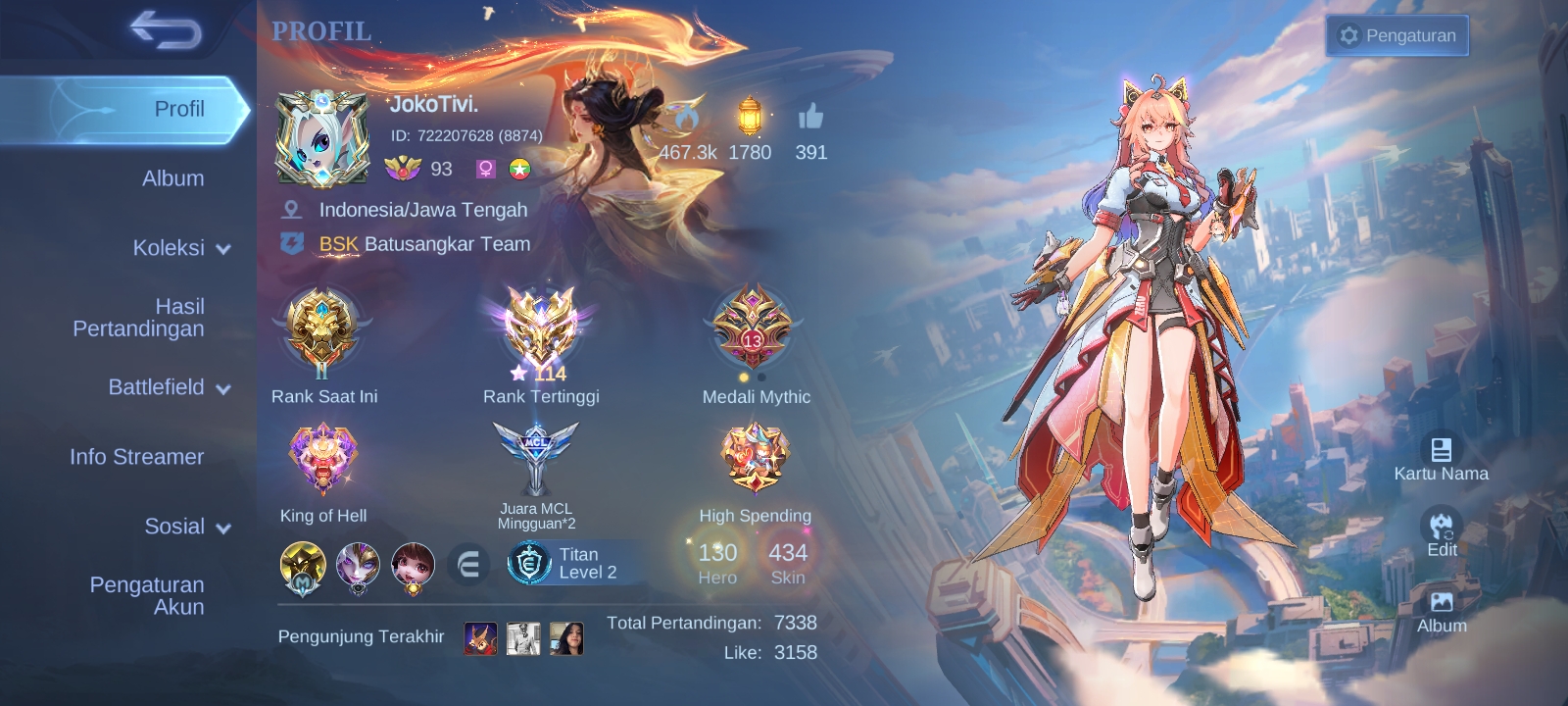1568x706 pixels.
Task: Open the Album tab in sidebar
Action: pos(172,178)
